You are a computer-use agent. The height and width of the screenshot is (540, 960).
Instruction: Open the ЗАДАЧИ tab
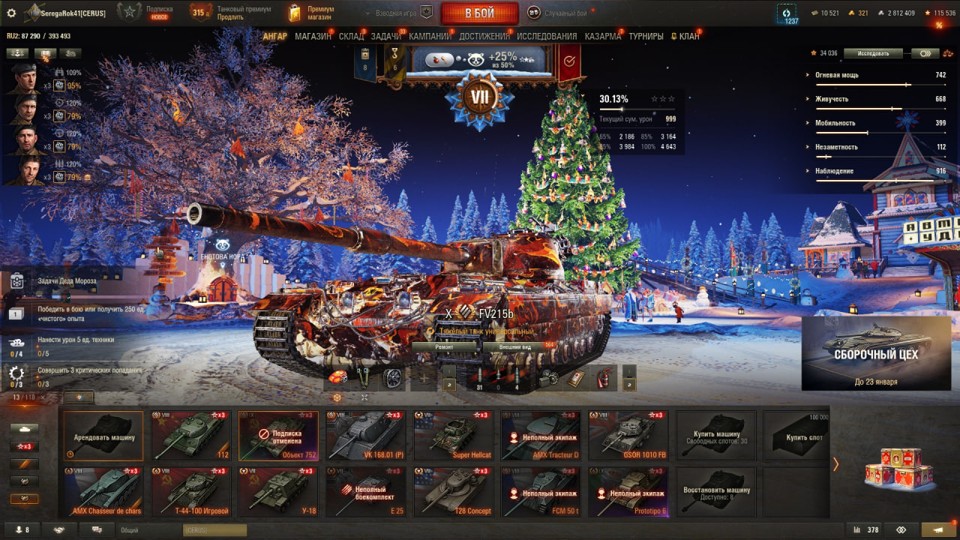pyautogui.click(x=386, y=36)
